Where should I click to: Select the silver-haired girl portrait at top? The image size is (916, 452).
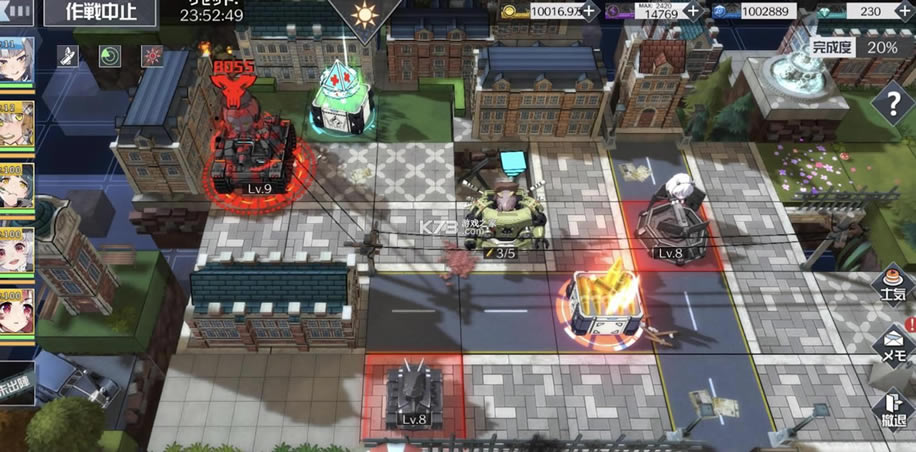click(x=15, y=62)
